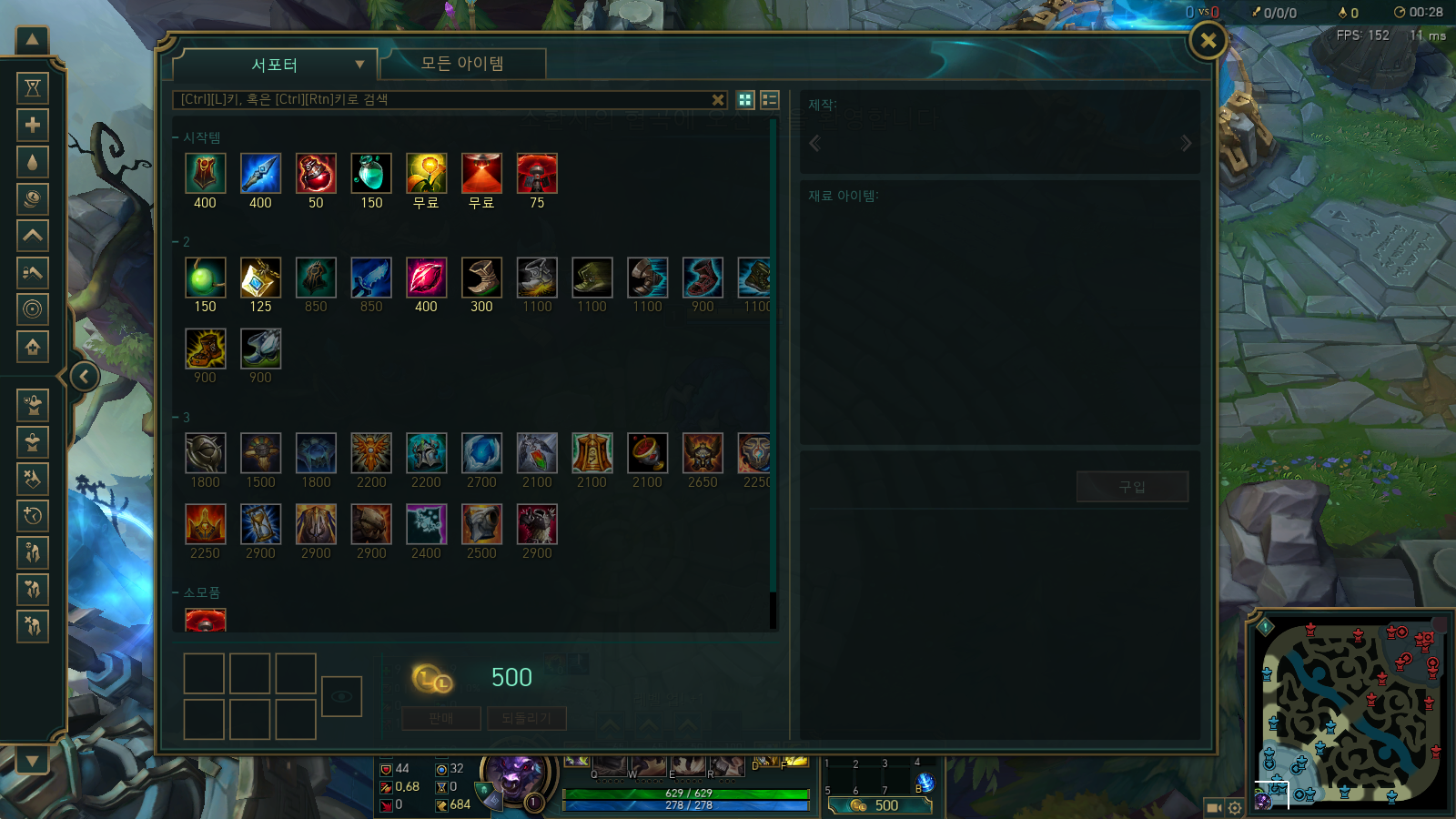This screenshot has width=1456, height=819.
Task: Filter items by the plus health icon
Action: [33, 125]
